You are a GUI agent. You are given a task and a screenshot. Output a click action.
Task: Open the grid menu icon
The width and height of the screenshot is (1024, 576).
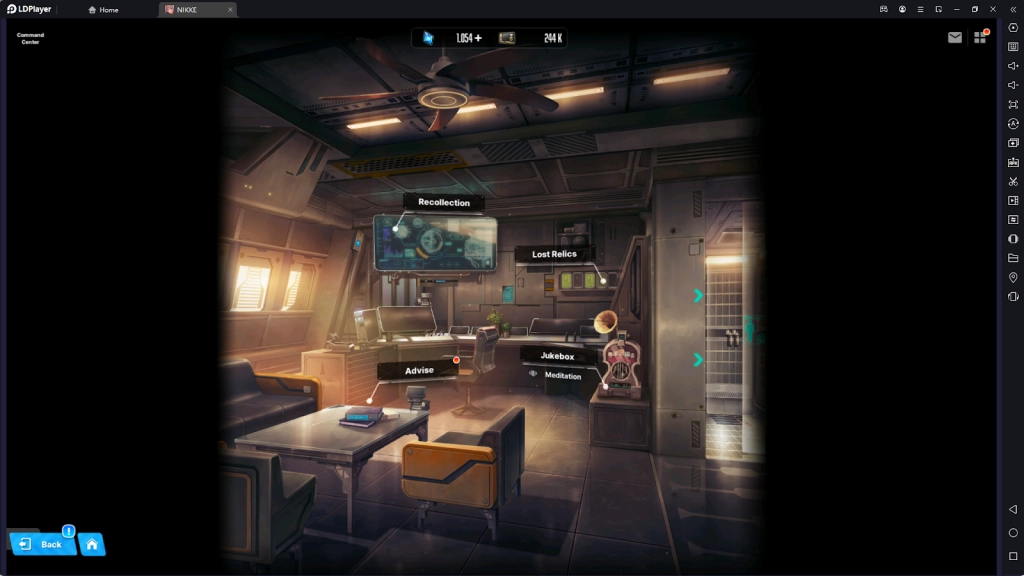pyautogui.click(x=980, y=38)
